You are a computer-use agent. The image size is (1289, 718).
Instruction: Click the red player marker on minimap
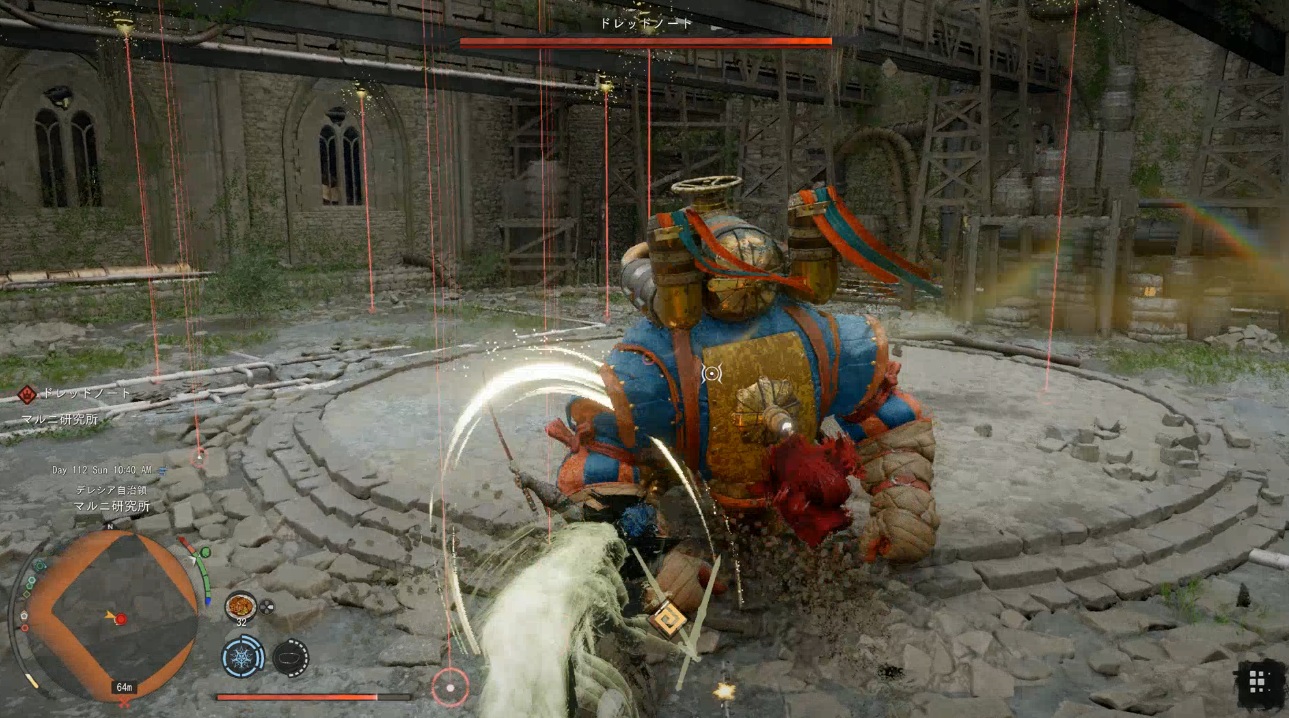(121, 619)
